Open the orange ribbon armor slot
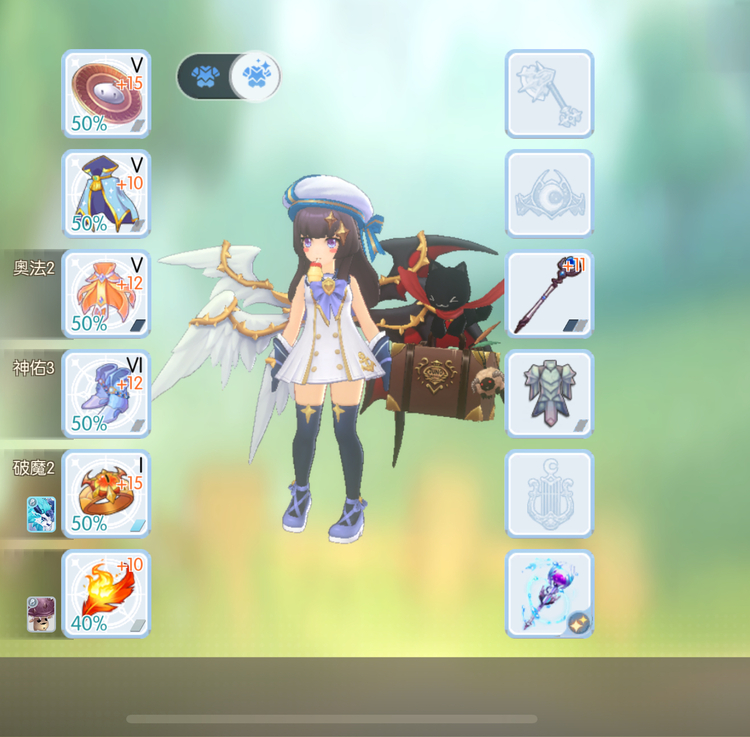 click(x=107, y=294)
